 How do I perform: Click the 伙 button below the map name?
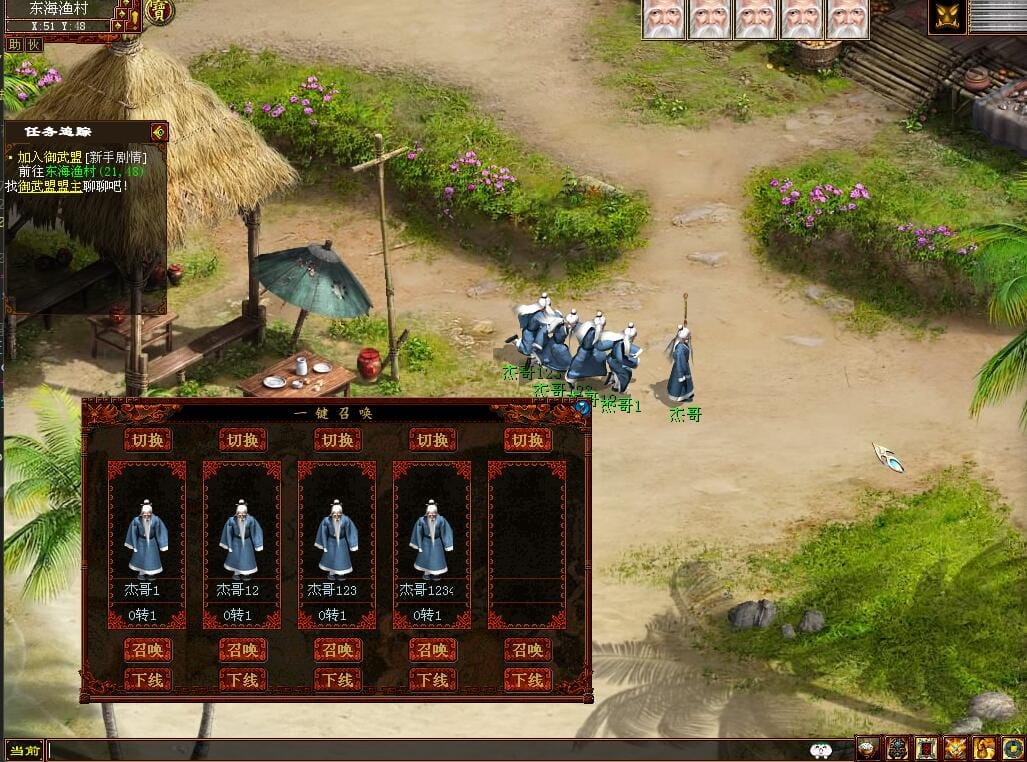34,44
